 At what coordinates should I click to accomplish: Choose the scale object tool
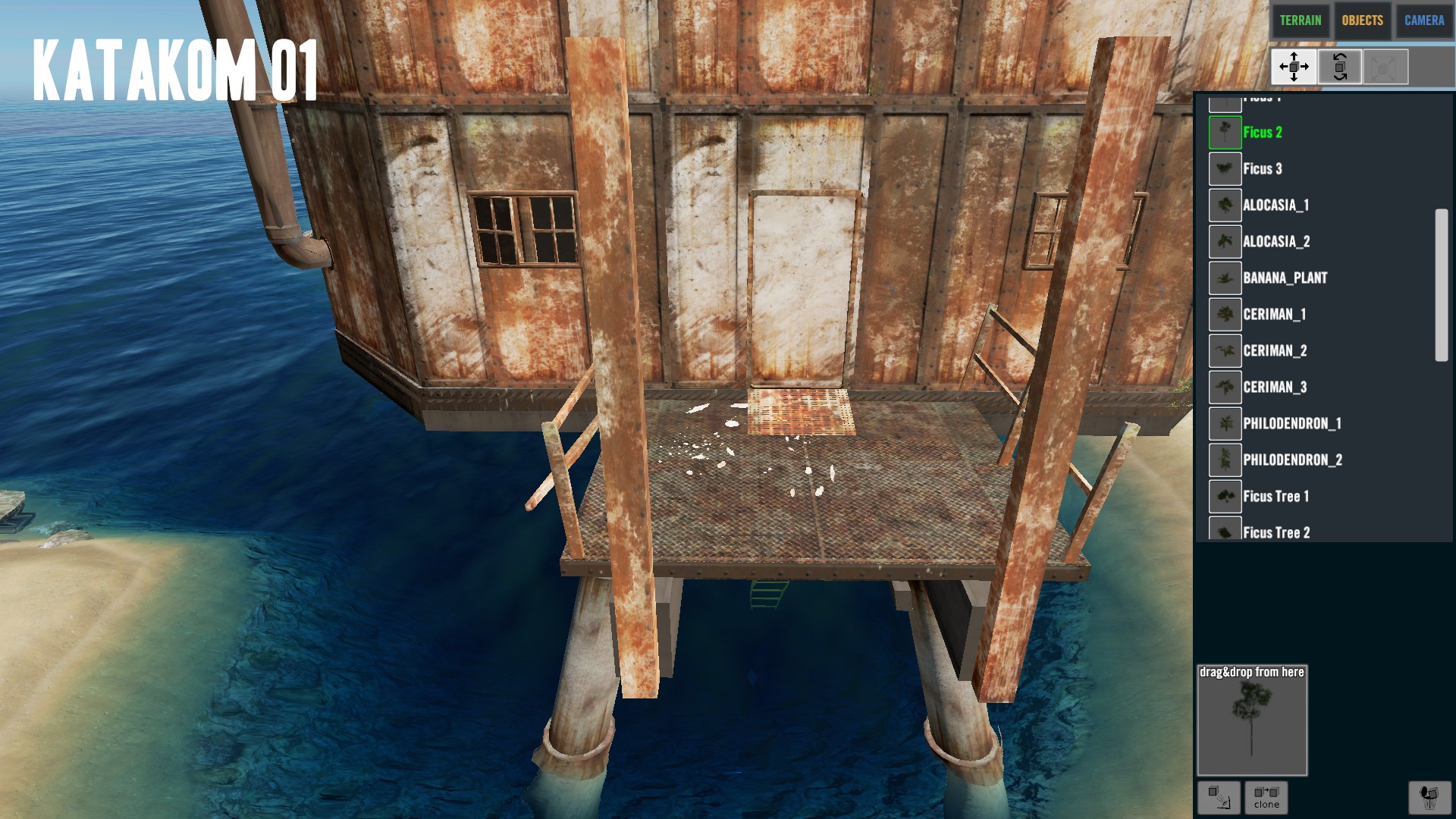click(1385, 67)
